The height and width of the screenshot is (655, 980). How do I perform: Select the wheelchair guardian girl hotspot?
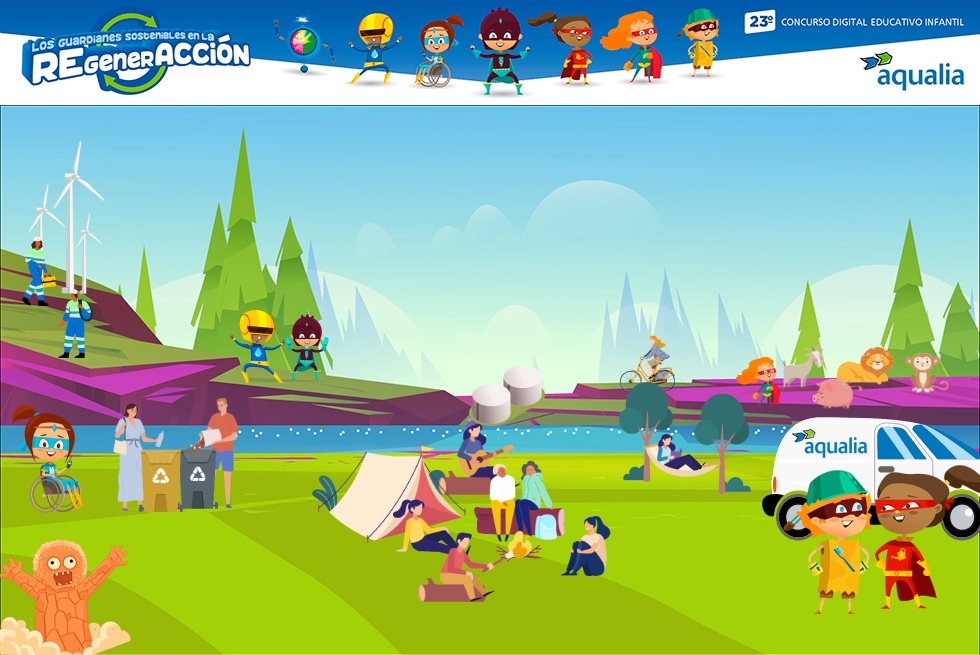pyautogui.click(x=48, y=459)
